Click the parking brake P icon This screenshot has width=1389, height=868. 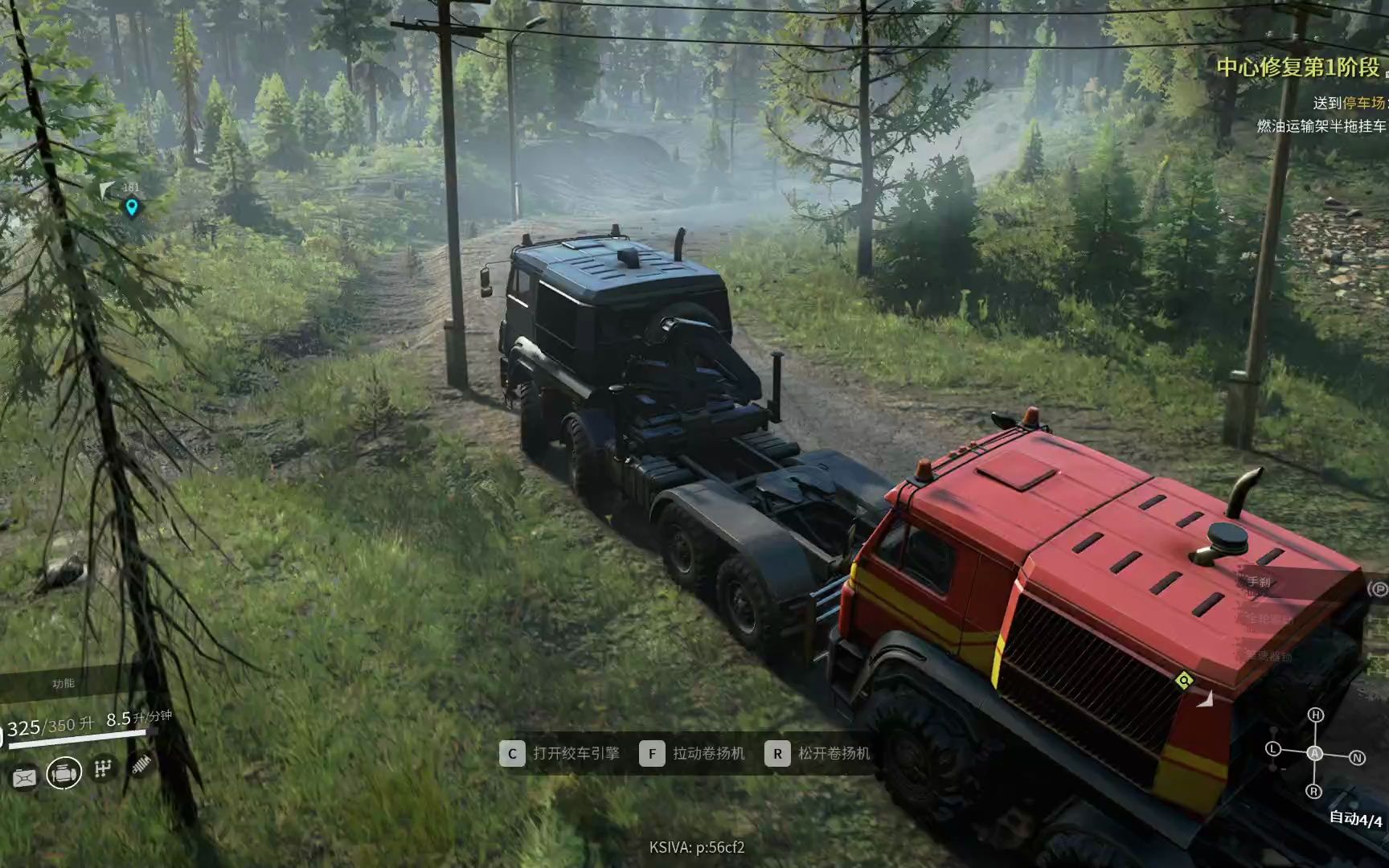pos(1378,589)
